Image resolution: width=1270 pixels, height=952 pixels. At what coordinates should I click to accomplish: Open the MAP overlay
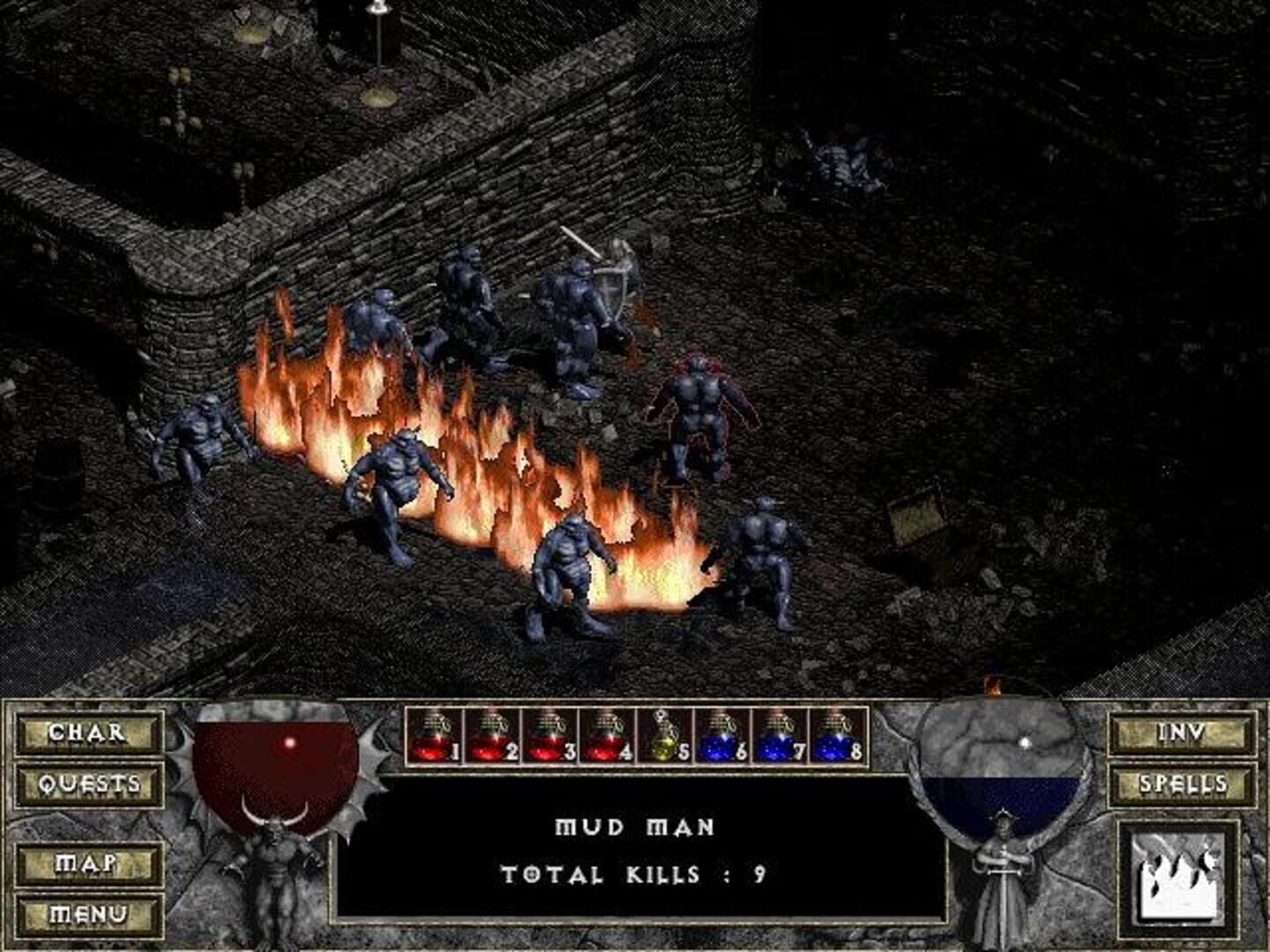pos(85,863)
